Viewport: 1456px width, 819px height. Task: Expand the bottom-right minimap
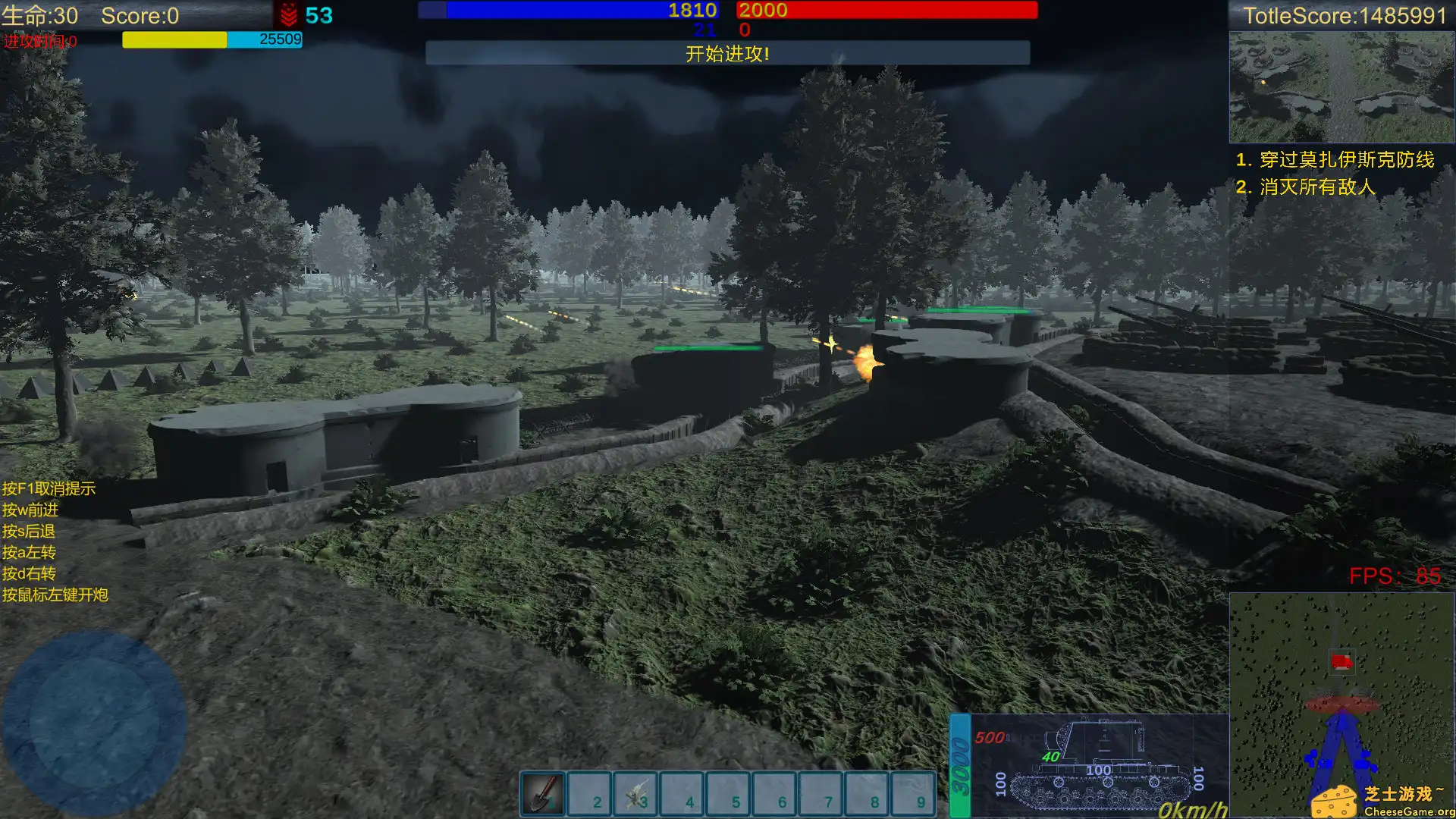[1341, 705]
